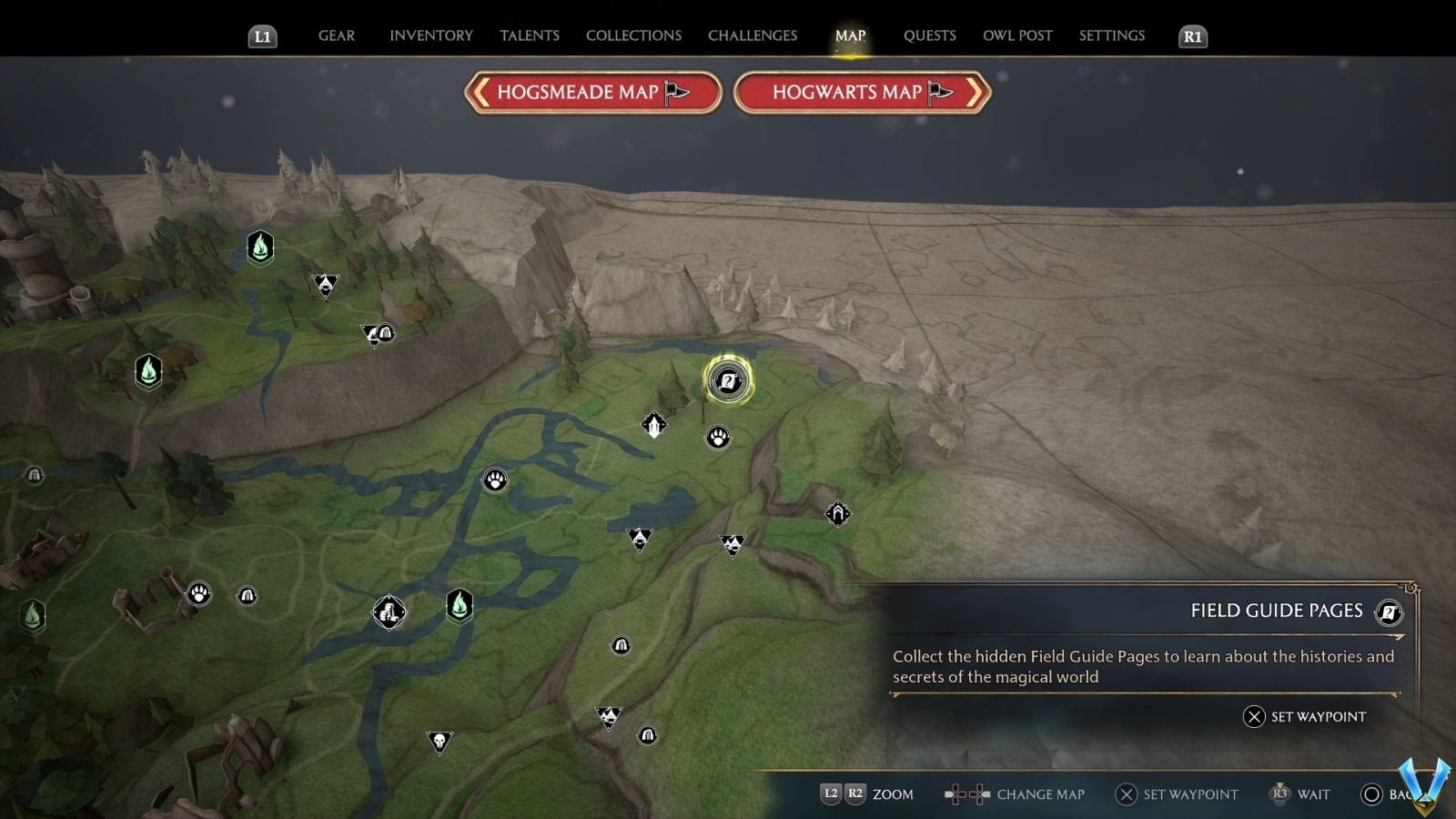Image resolution: width=1456 pixels, height=819 pixels.
Task: Click the flag icon on the Hogwarts Map button
Action: (x=942, y=91)
